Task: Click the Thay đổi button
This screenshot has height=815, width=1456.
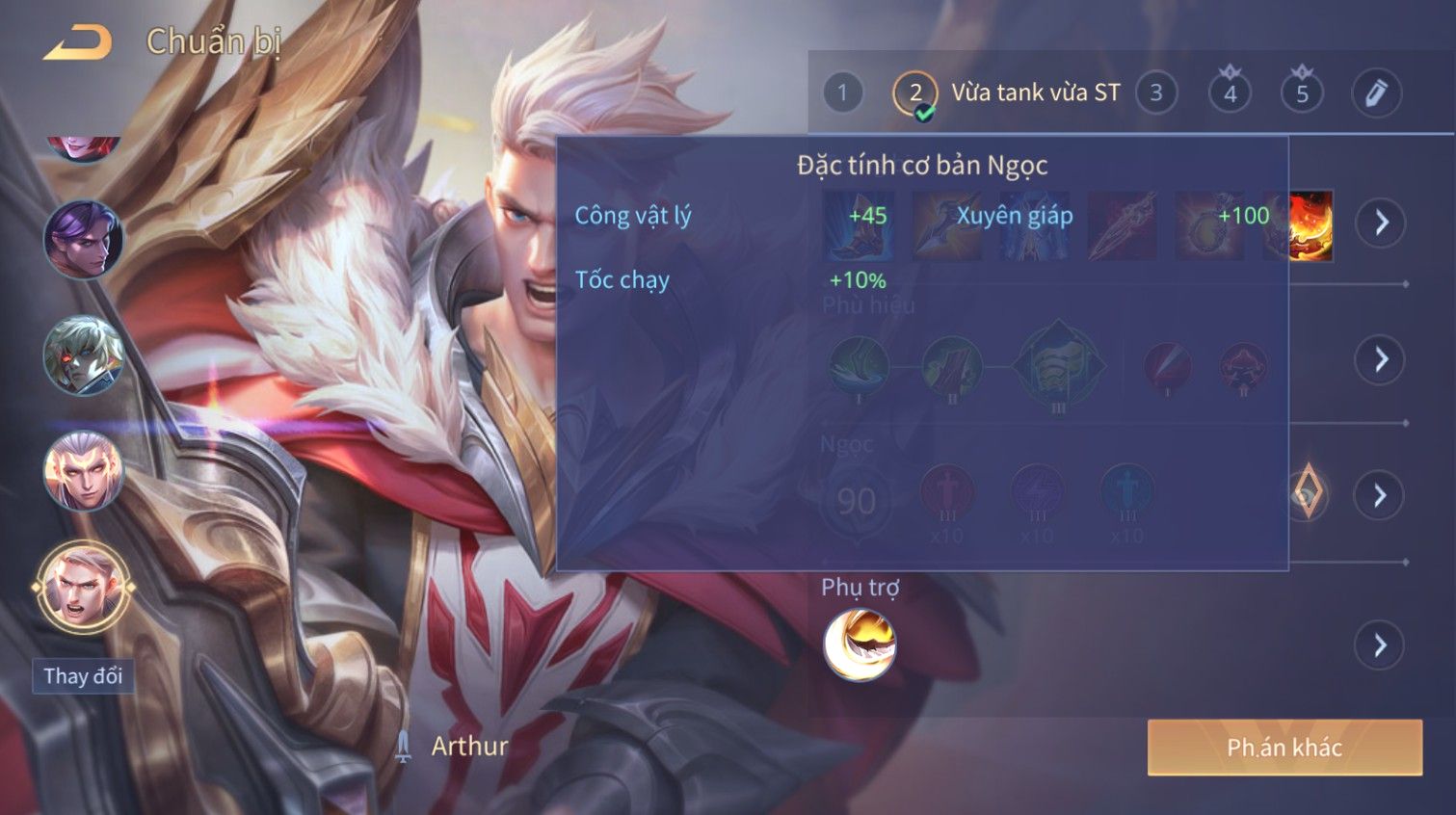Action: click(x=83, y=676)
